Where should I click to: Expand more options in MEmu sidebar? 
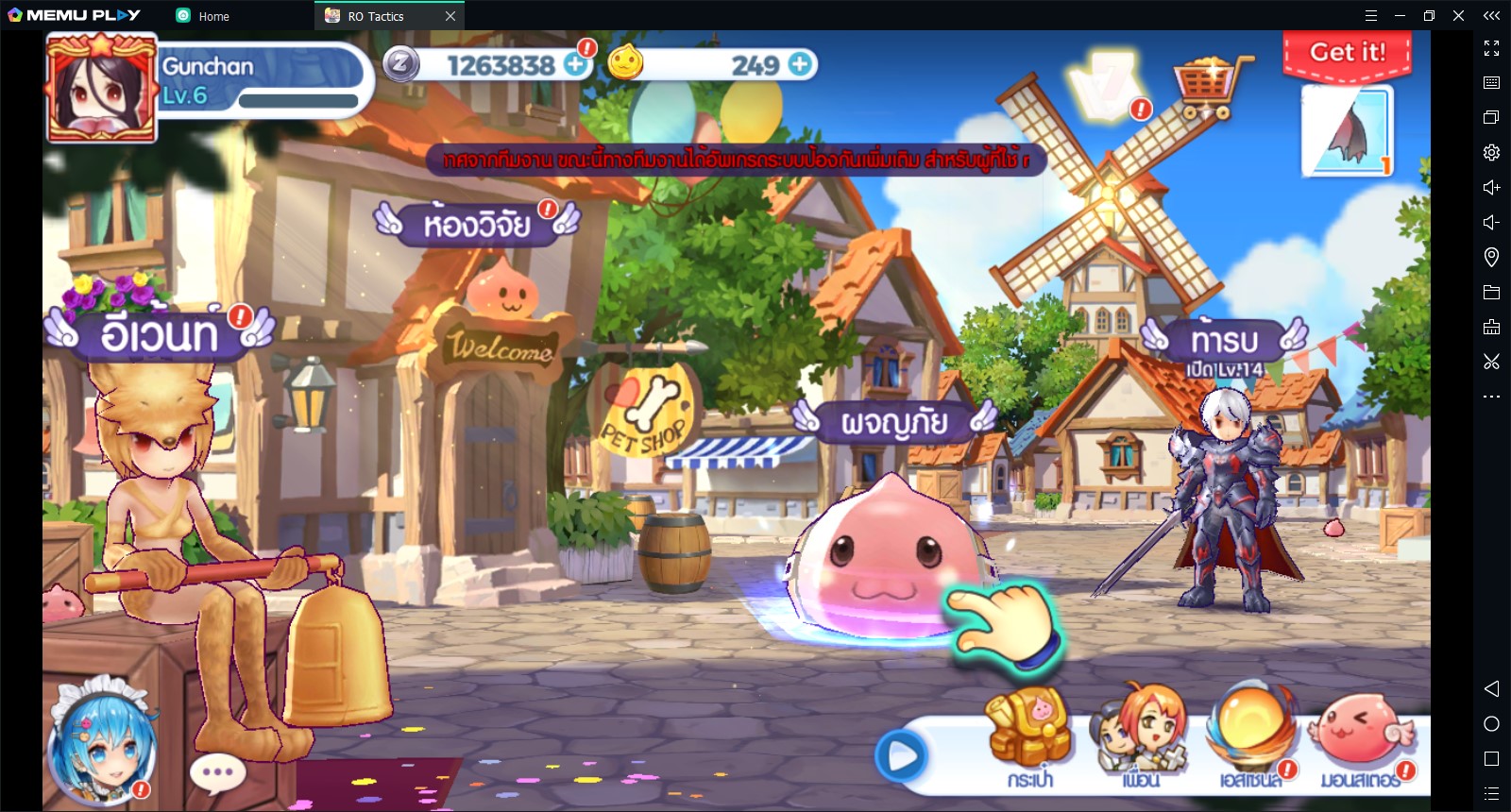click(x=1491, y=396)
